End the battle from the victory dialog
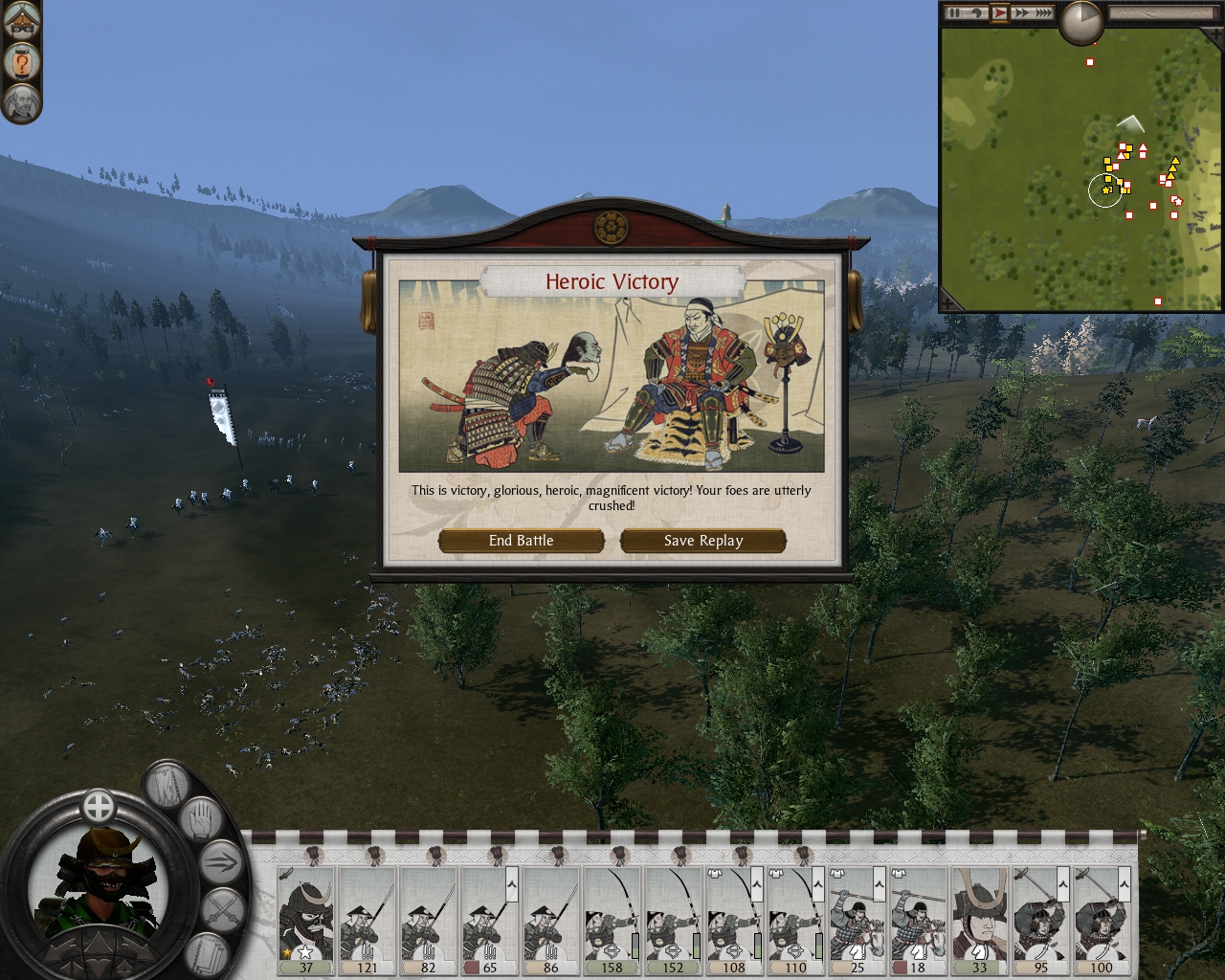The width and height of the screenshot is (1225, 980). pos(521,541)
